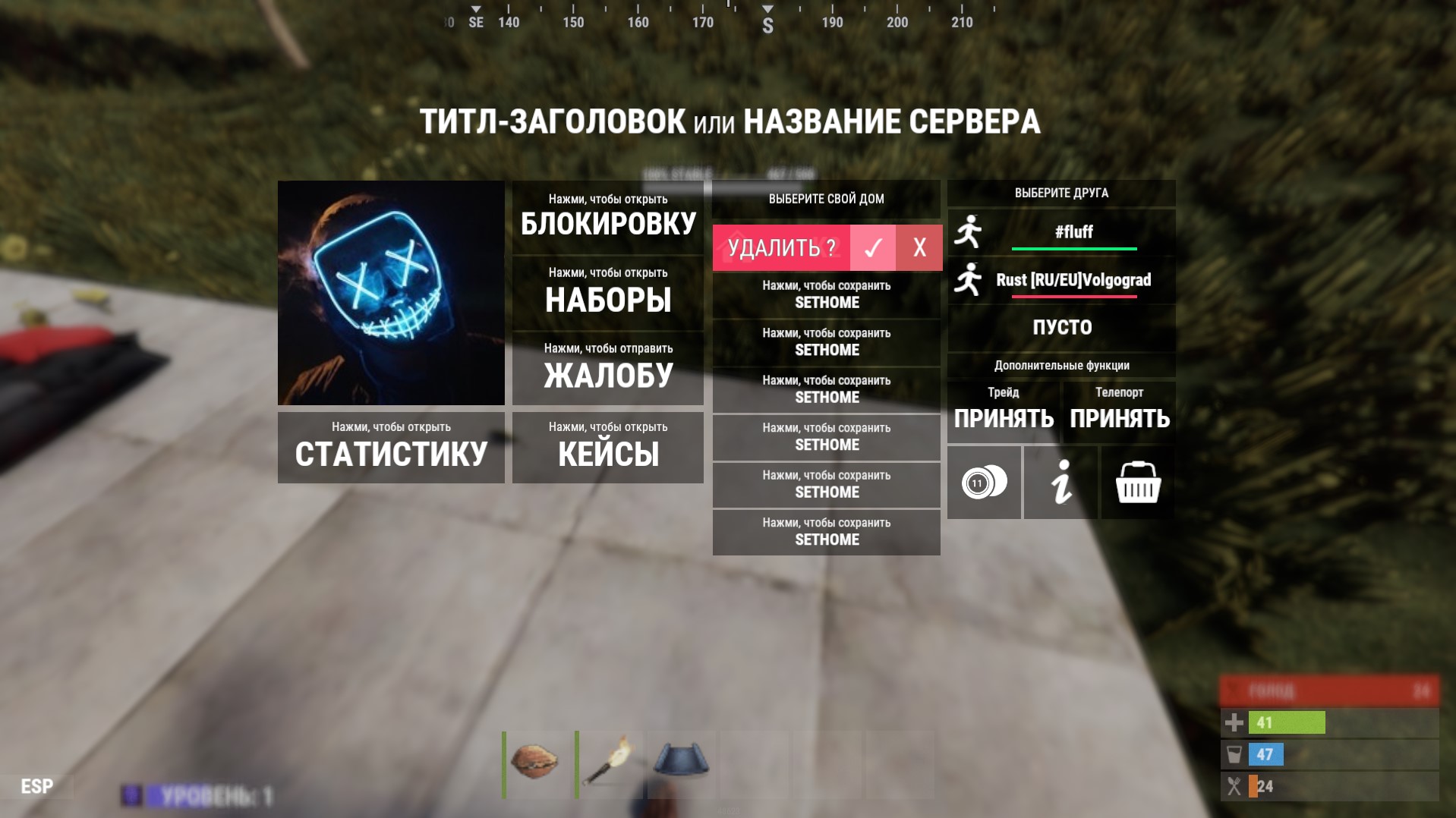This screenshot has height=818, width=1456.
Task: Accept the teleport request under Телепорт
Action: (x=1120, y=412)
